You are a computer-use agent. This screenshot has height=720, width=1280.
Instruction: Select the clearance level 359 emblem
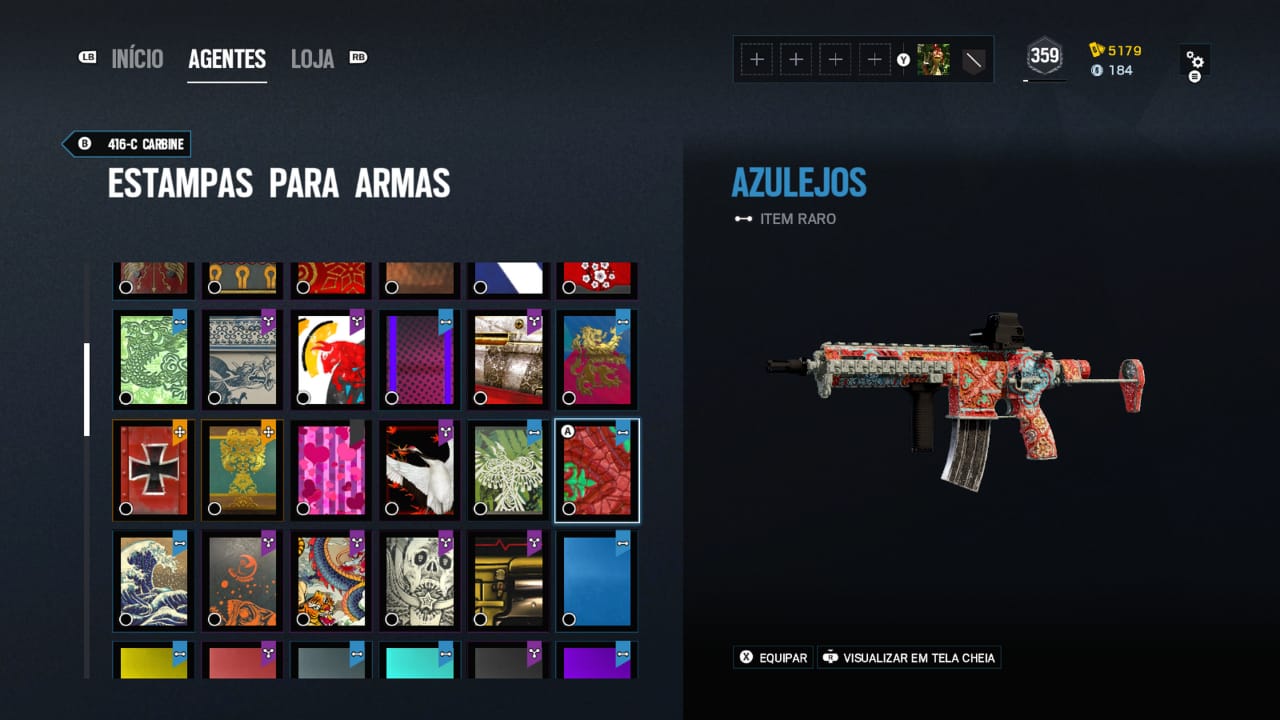(x=1045, y=57)
